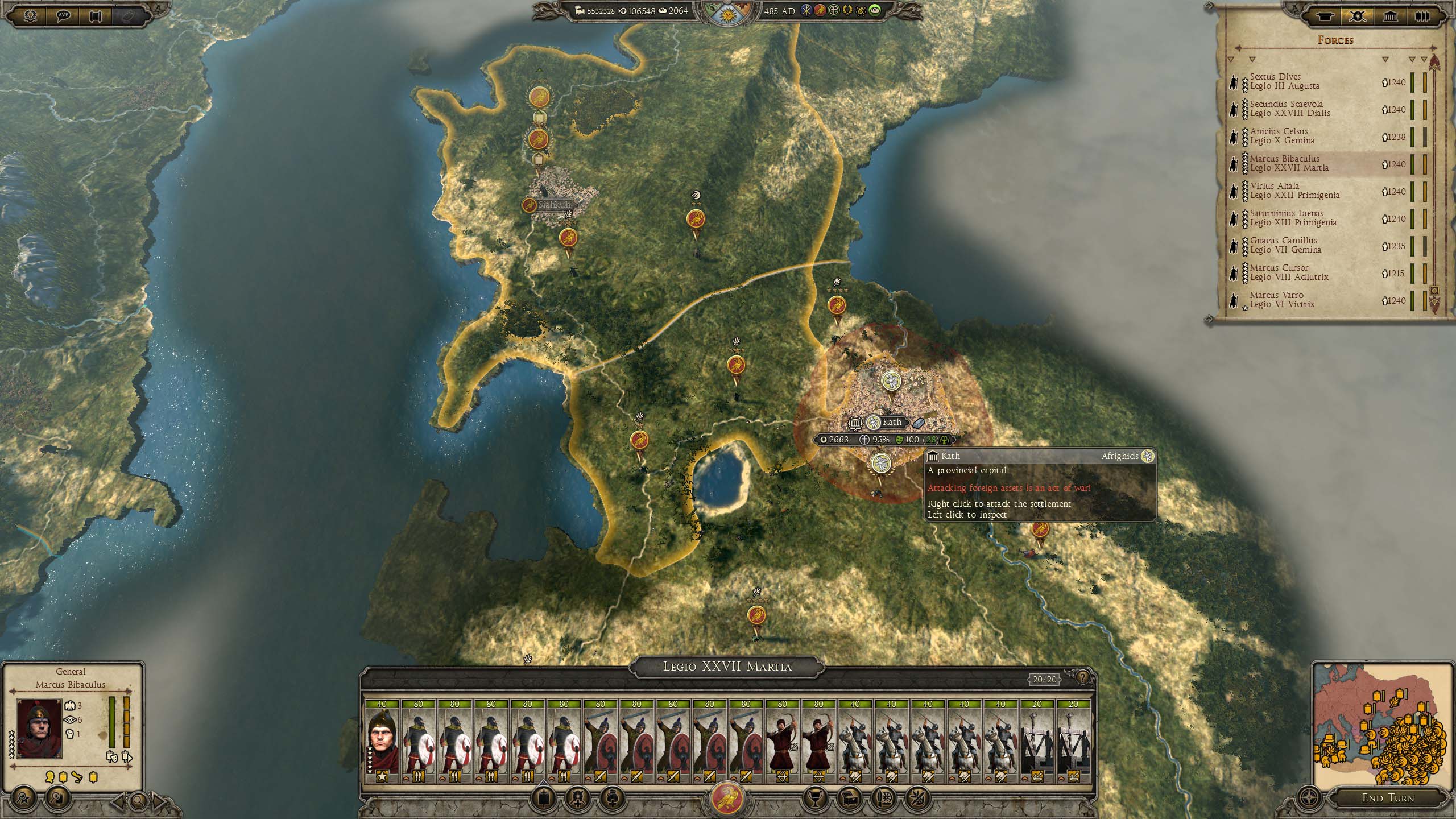Click the Kath settlement name label
Screen dimensions: 1456x819
[891, 422]
